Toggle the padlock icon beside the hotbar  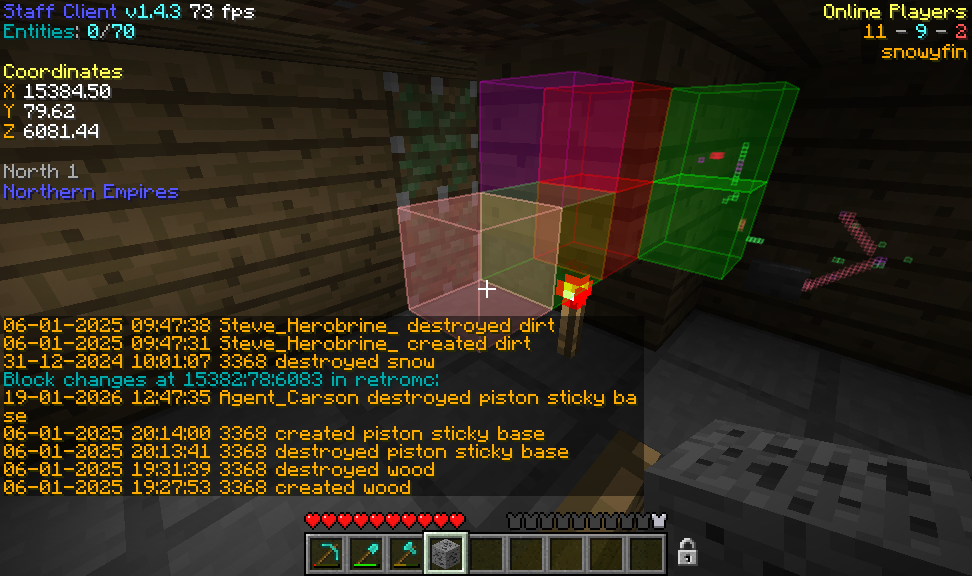point(687,551)
